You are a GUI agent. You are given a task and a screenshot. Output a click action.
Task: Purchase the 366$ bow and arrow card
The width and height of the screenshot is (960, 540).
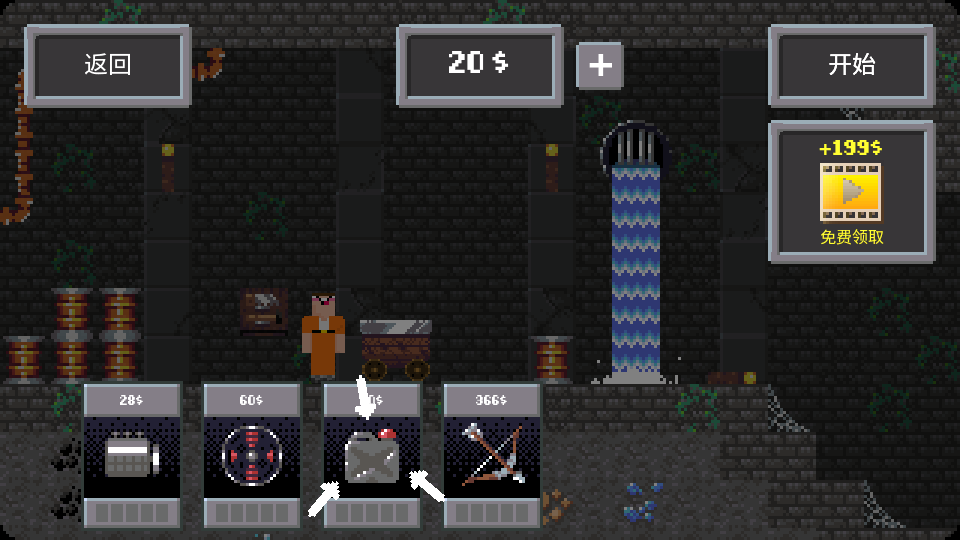pos(492,456)
